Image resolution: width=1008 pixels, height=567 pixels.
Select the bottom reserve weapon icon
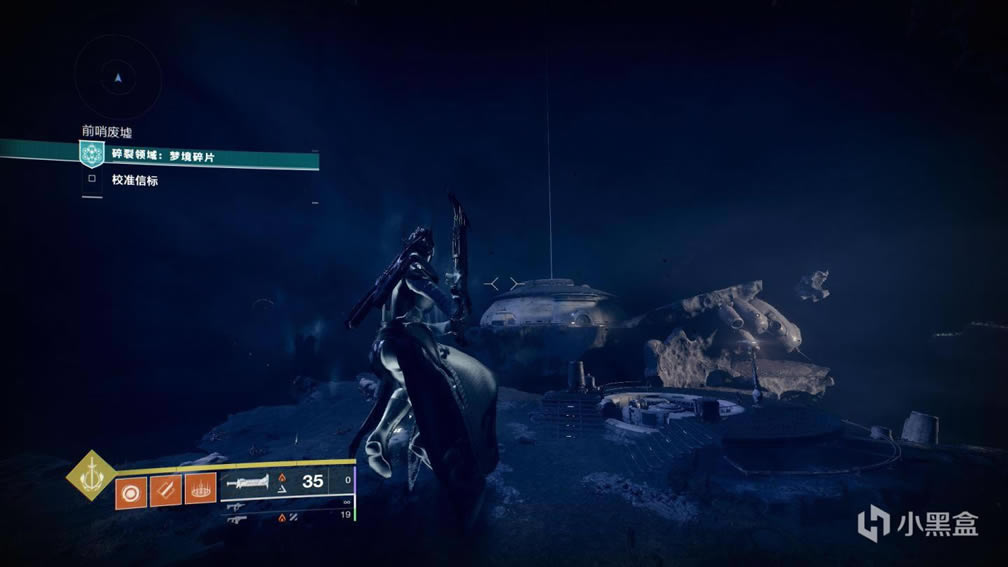(x=238, y=518)
